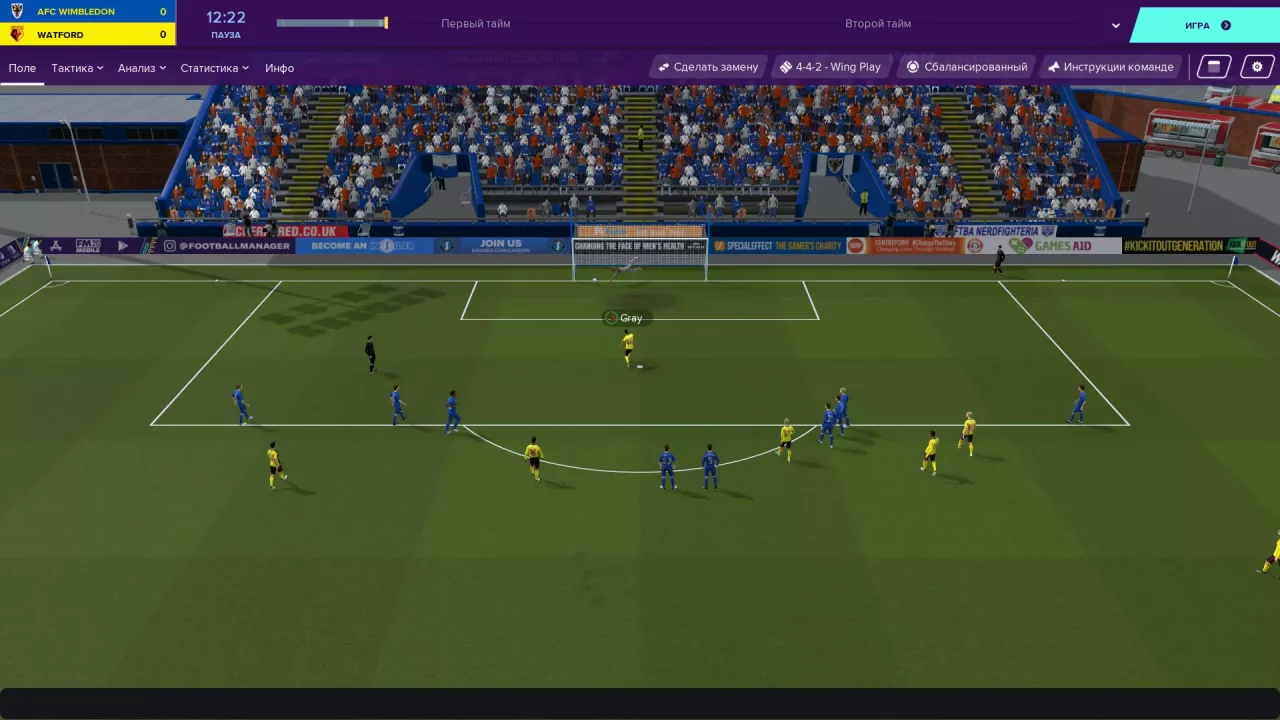
Task: Open the Инфо menu item
Action: (280, 67)
